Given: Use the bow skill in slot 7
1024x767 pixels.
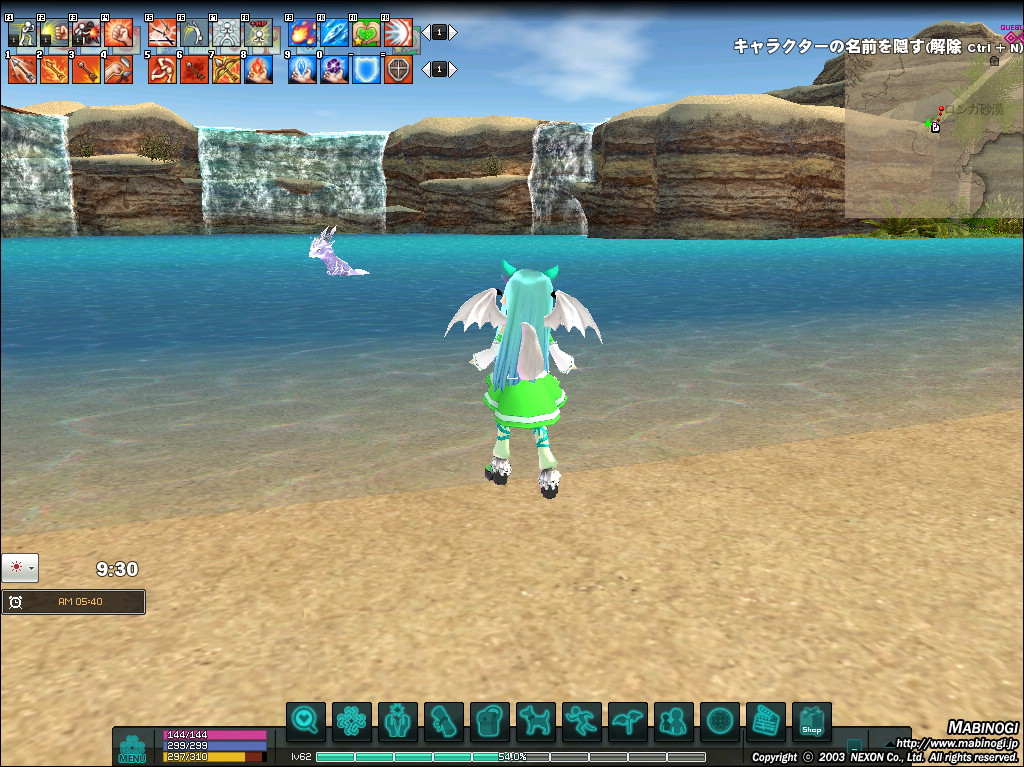Looking at the screenshot, I should pyautogui.click(x=226, y=69).
